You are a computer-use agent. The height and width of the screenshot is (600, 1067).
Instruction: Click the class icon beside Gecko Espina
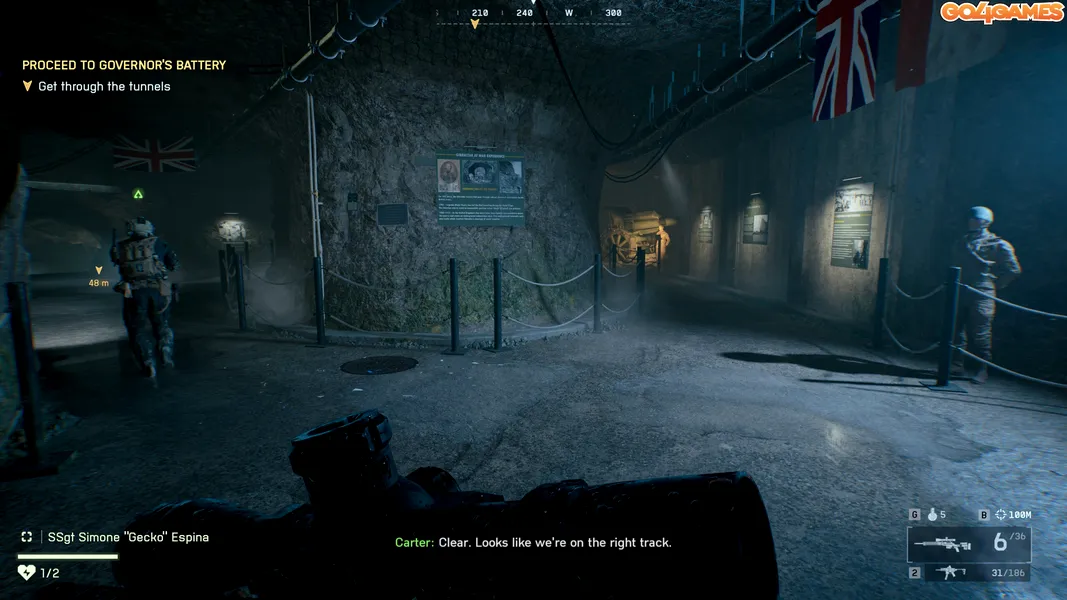point(27,537)
